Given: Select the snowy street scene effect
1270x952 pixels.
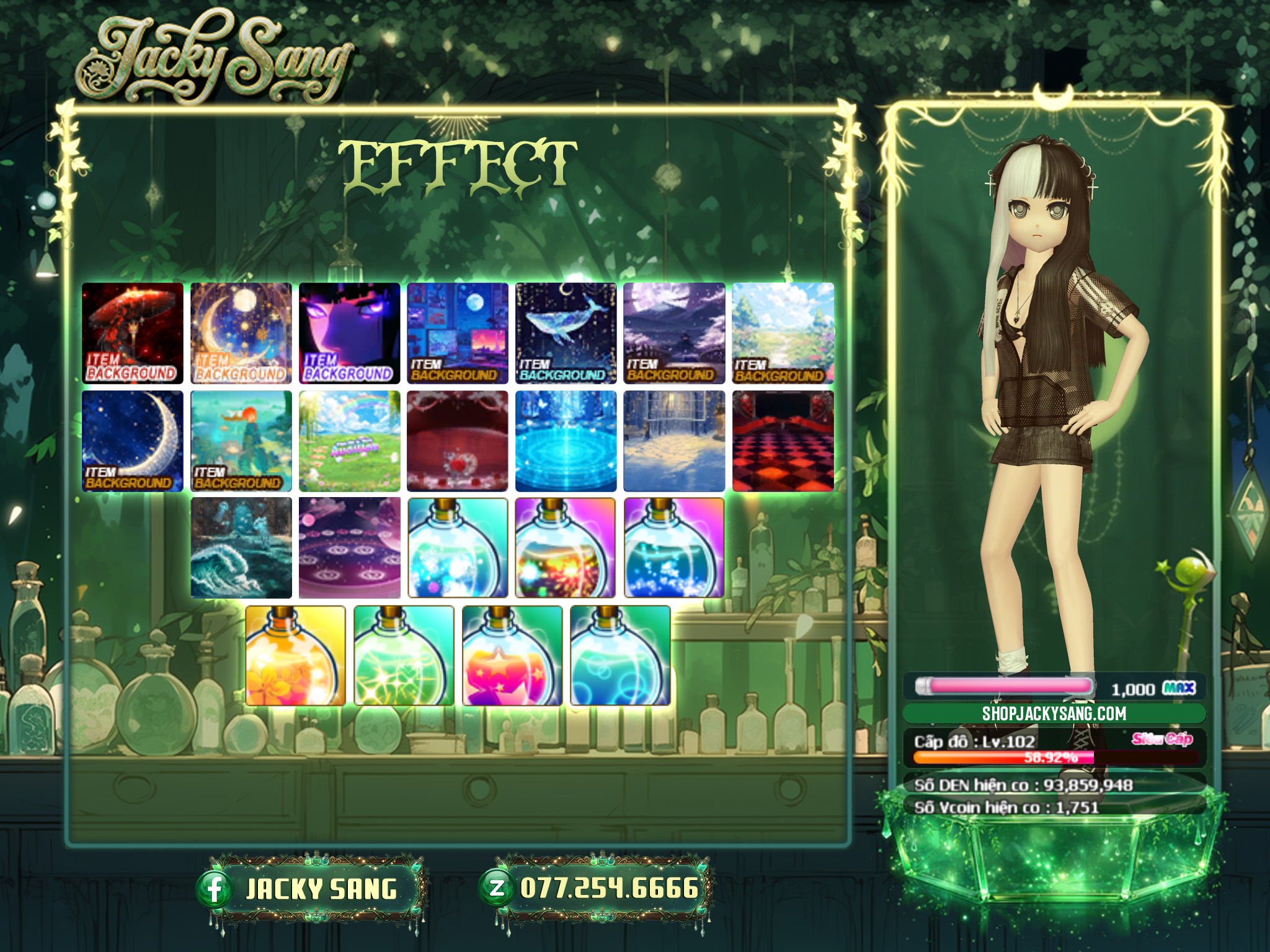Looking at the screenshot, I should (x=674, y=441).
